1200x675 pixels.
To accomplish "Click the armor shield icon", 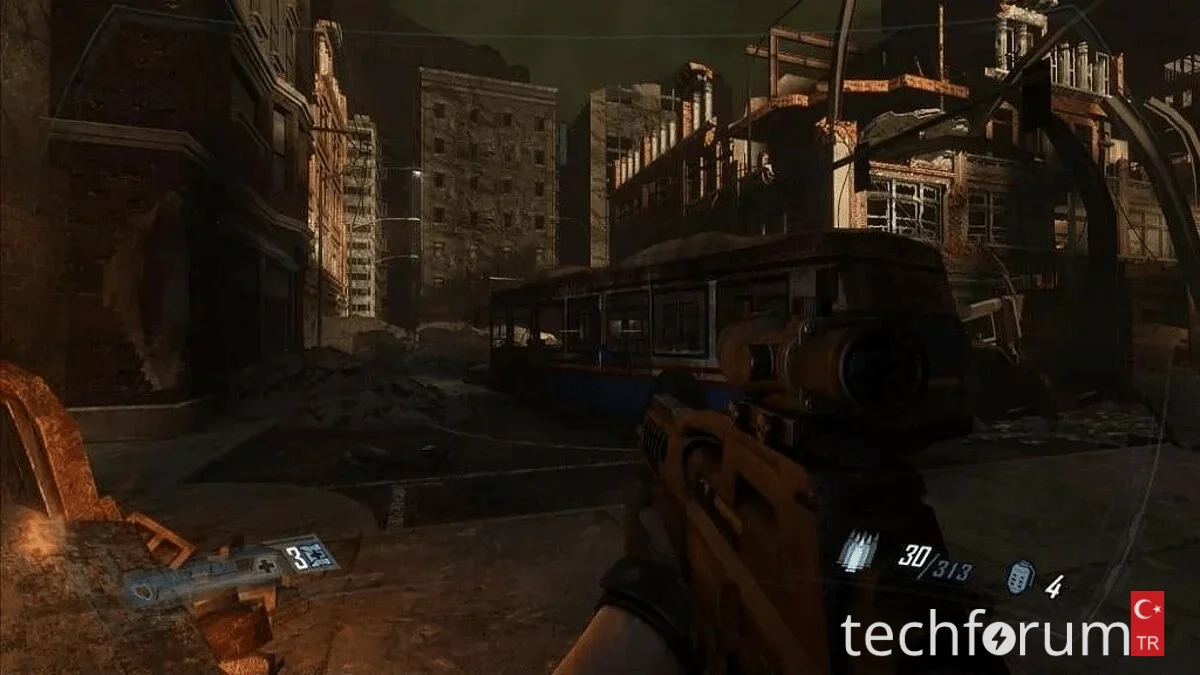I will tap(141, 592).
